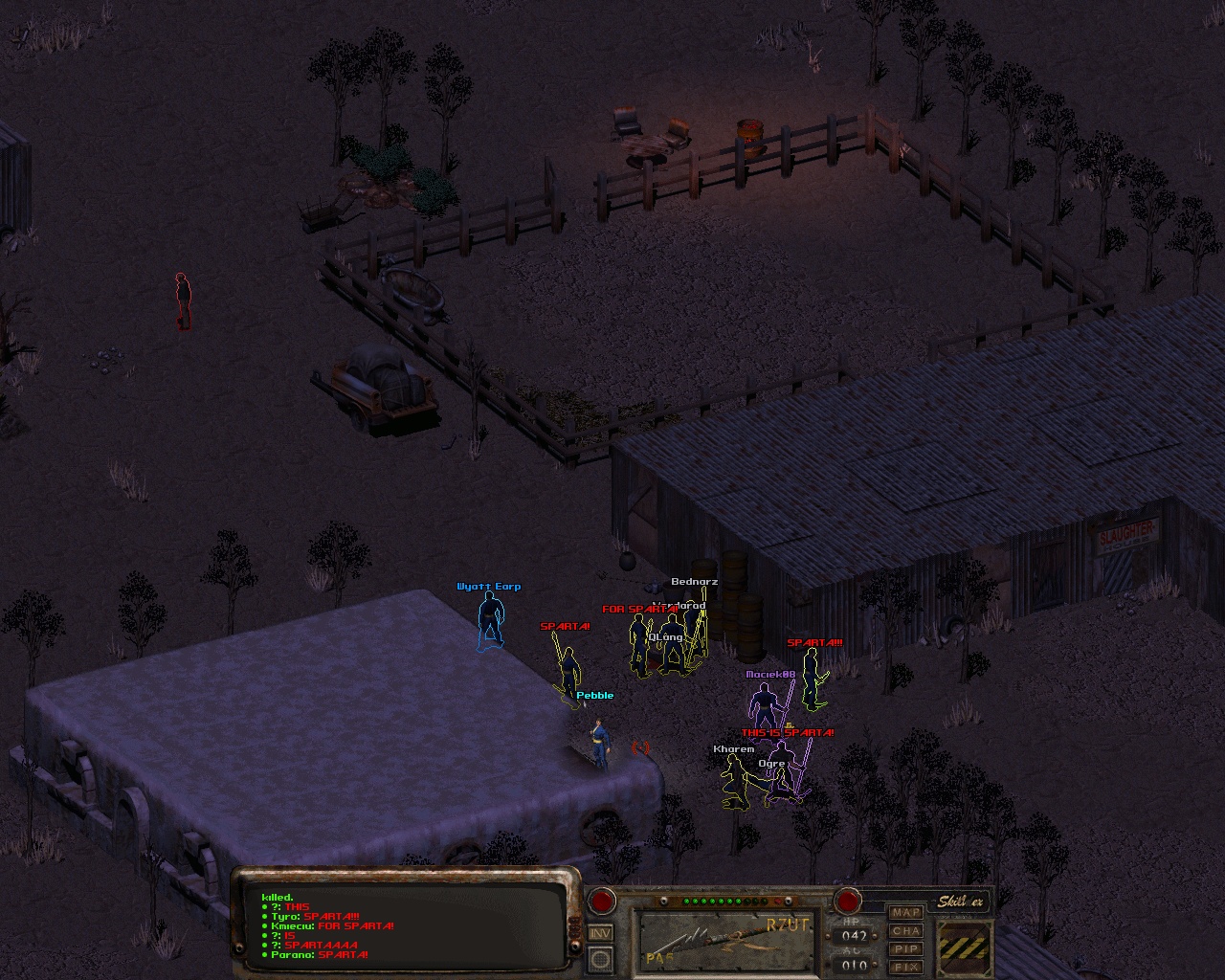Open the PIP-Boy with the PIP button
Image resolution: width=1225 pixels, height=980 pixels.
pos(905,949)
